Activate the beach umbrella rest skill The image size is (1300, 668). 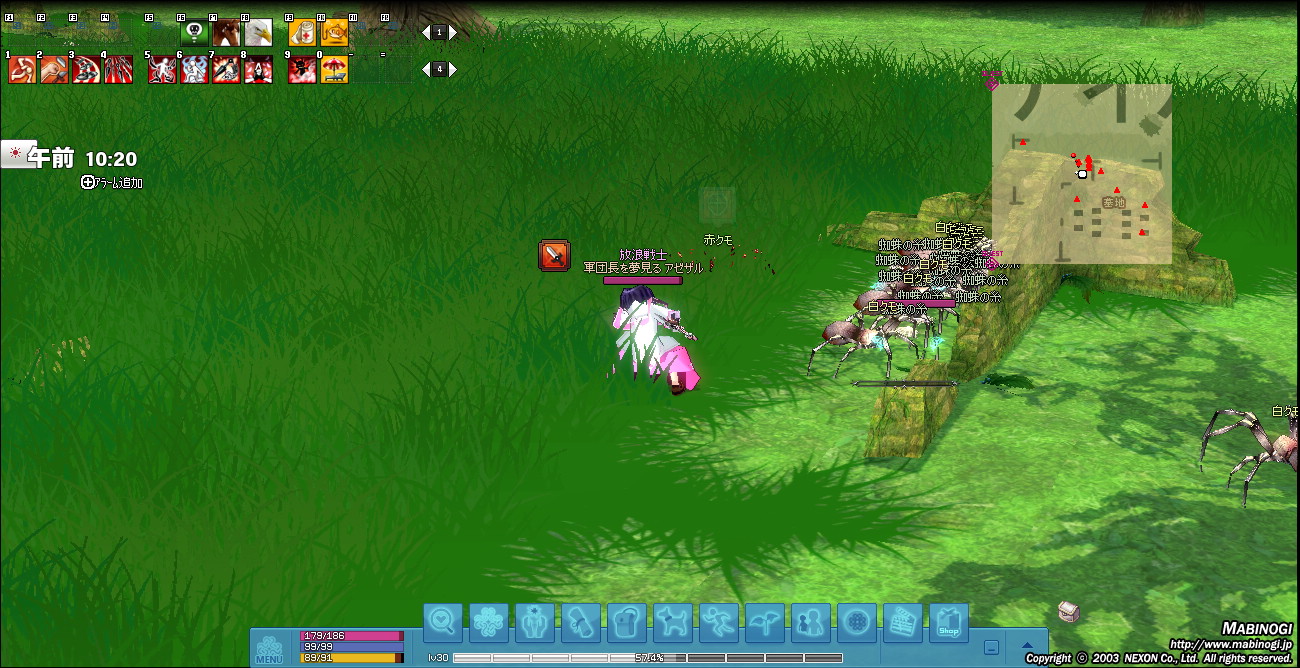pos(334,69)
